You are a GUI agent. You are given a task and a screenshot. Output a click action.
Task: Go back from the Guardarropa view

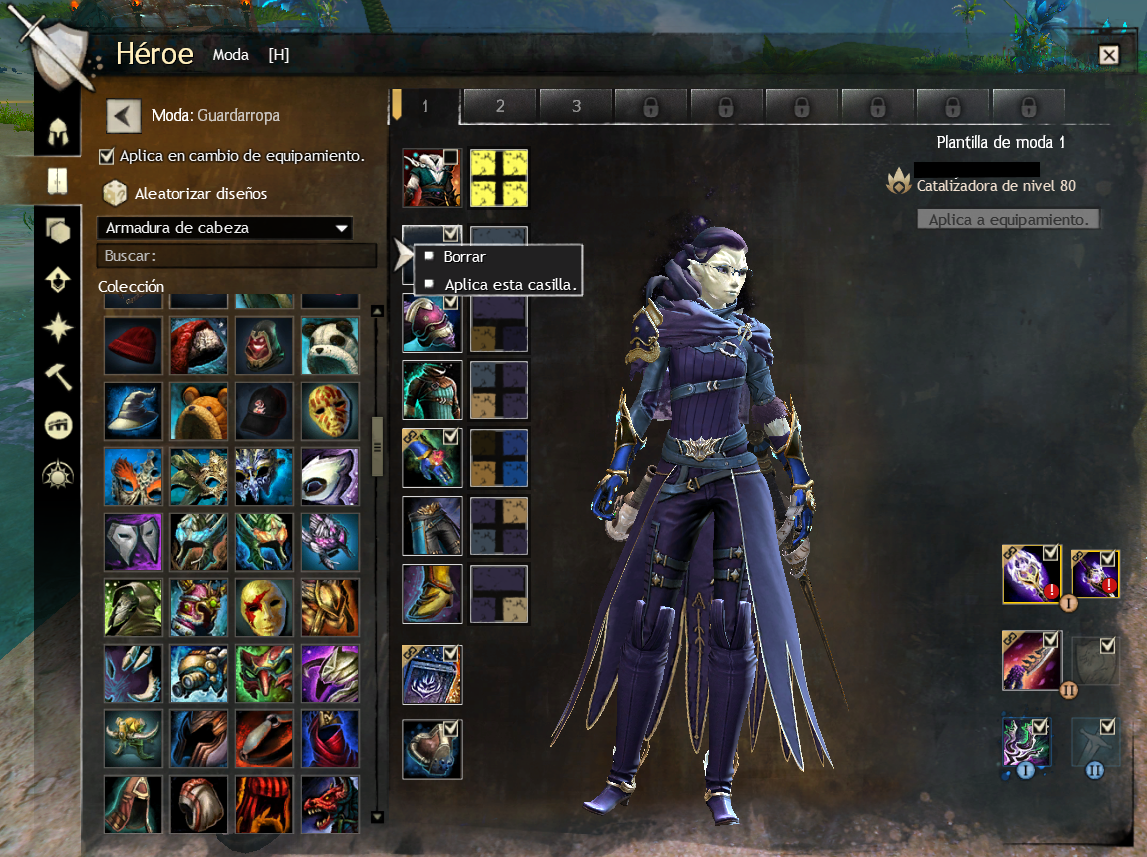(123, 115)
